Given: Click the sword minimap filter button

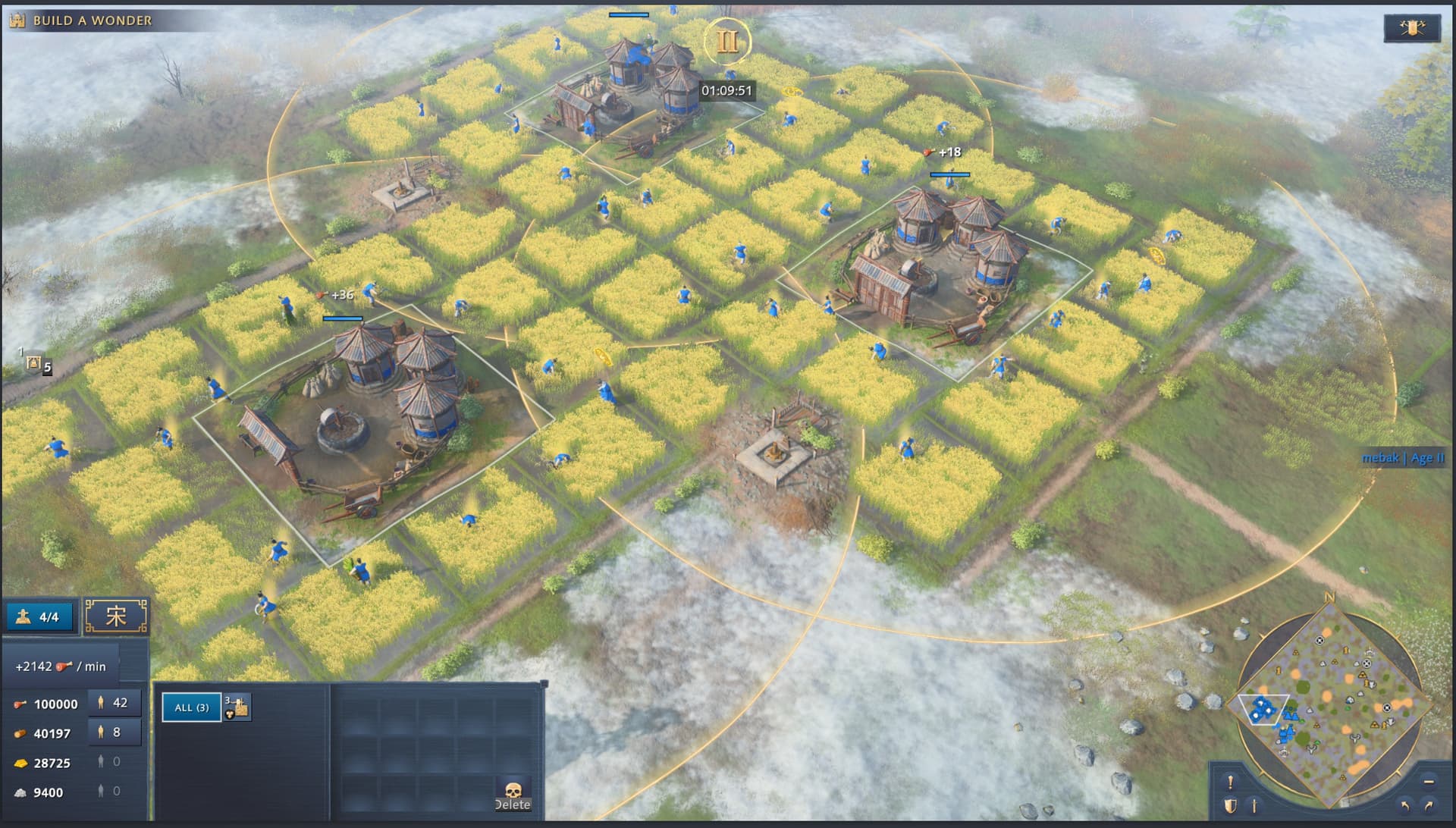Looking at the screenshot, I should 1254,806.
